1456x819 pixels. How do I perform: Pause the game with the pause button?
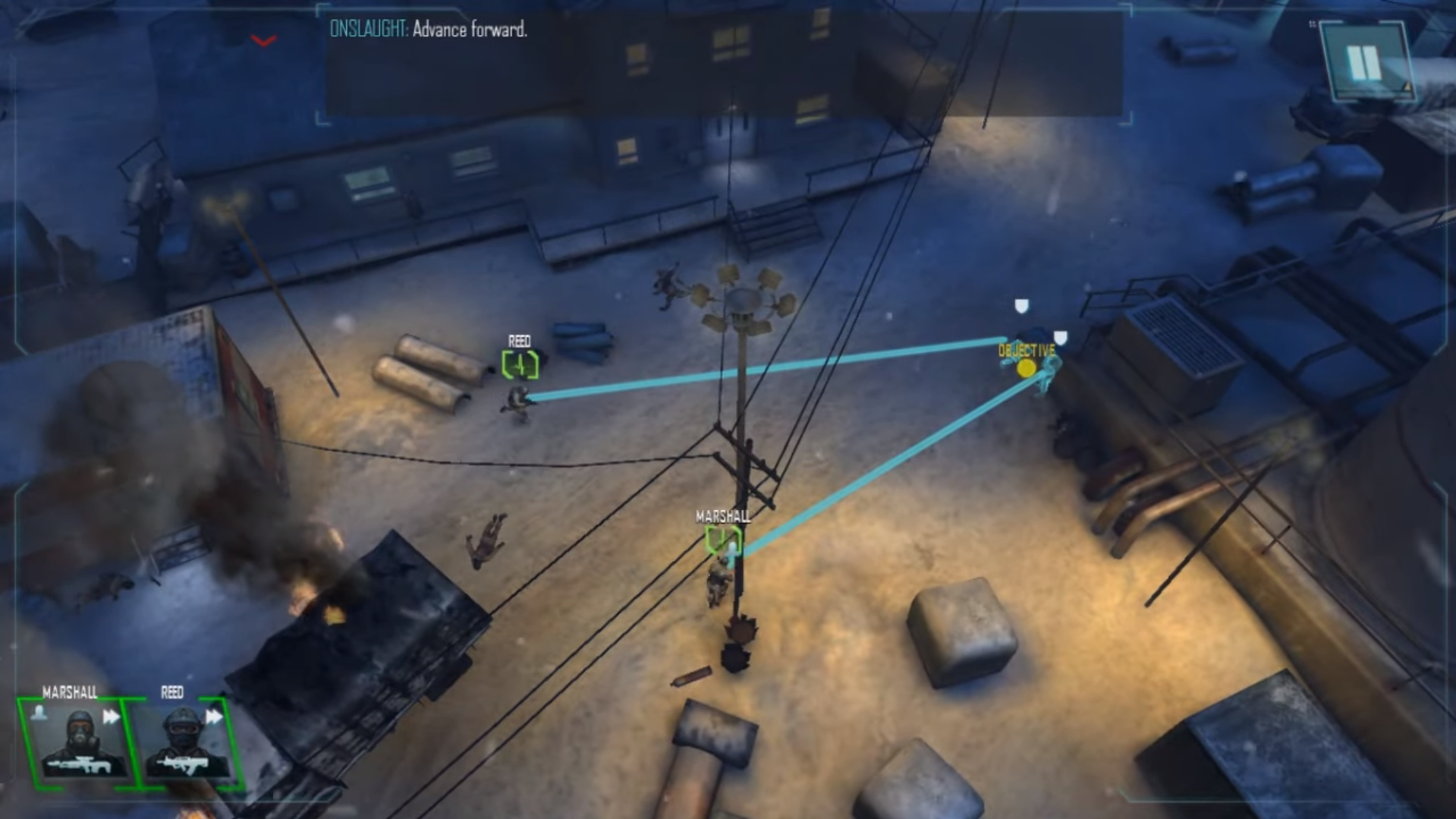[1363, 62]
